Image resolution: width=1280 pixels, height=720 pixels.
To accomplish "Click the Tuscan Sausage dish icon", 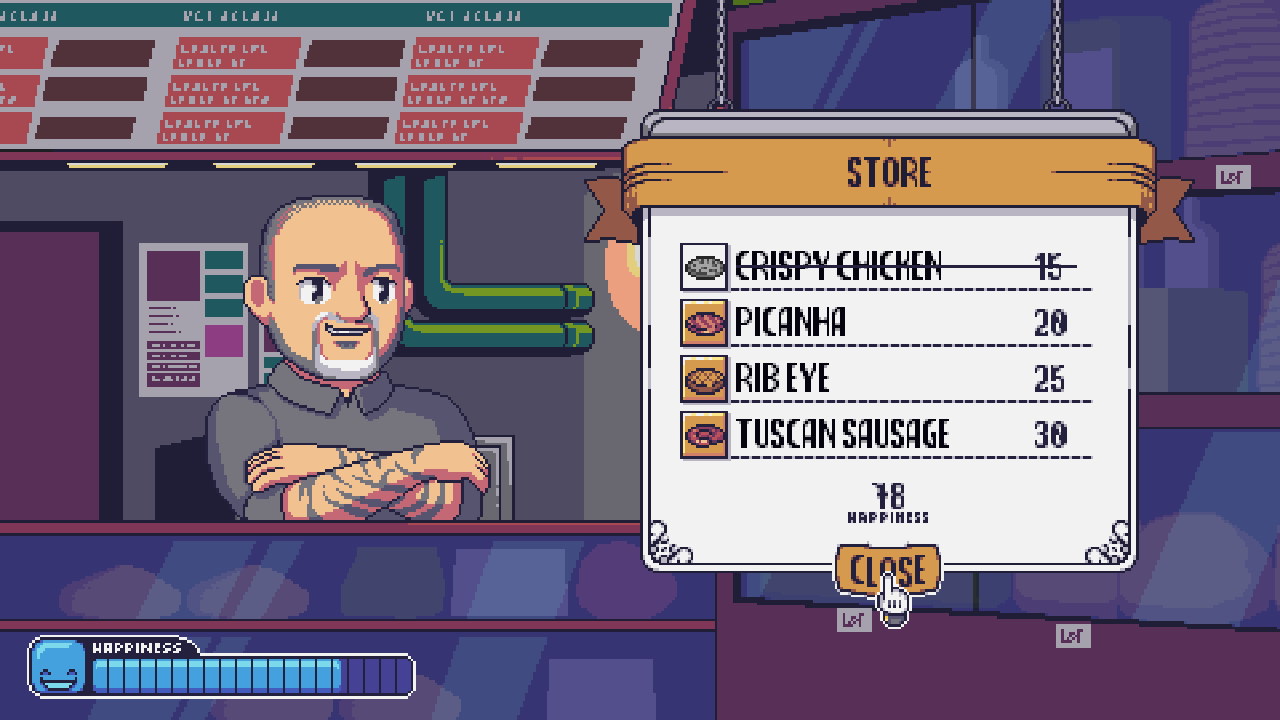I will (x=704, y=435).
